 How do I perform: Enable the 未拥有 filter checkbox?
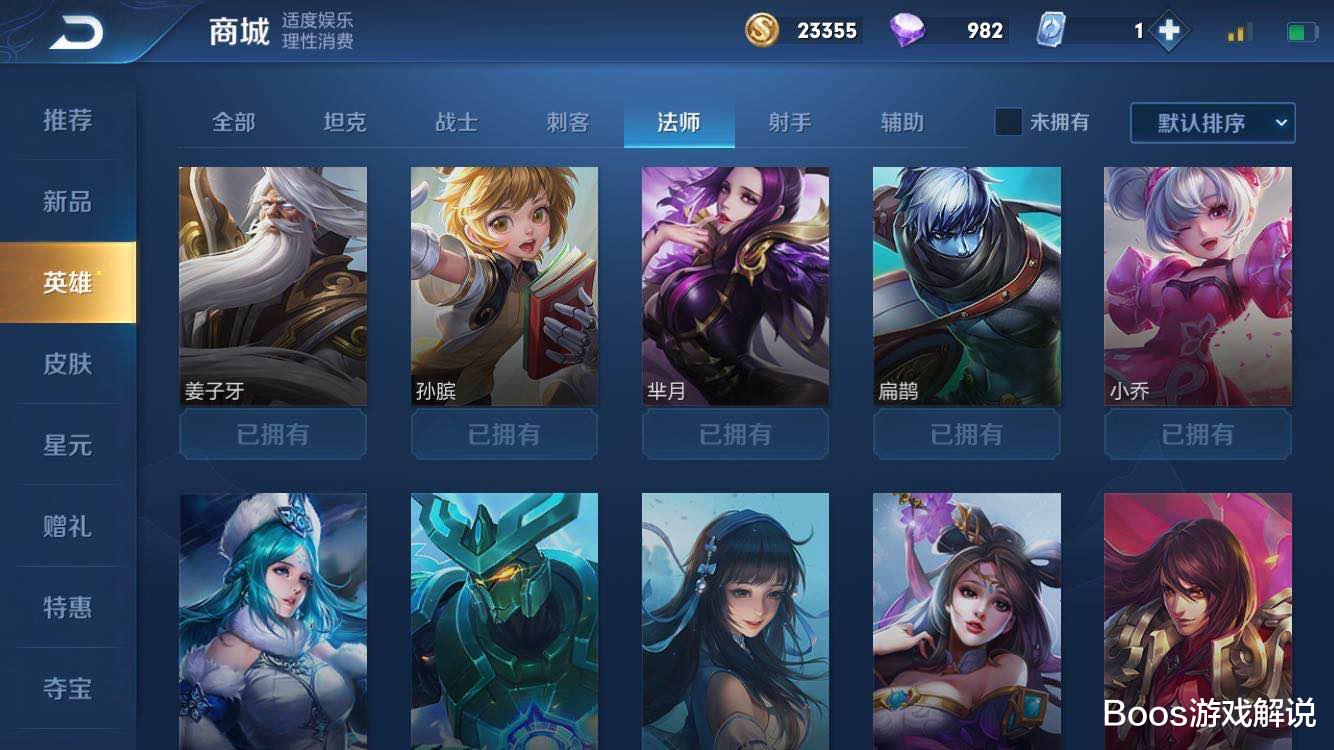pos(1007,122)
